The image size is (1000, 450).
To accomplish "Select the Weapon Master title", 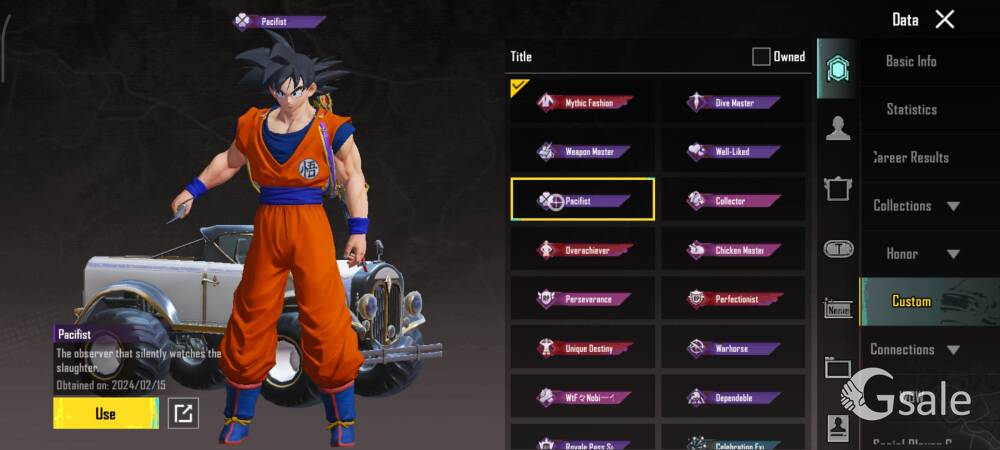I will click(583, 151).
